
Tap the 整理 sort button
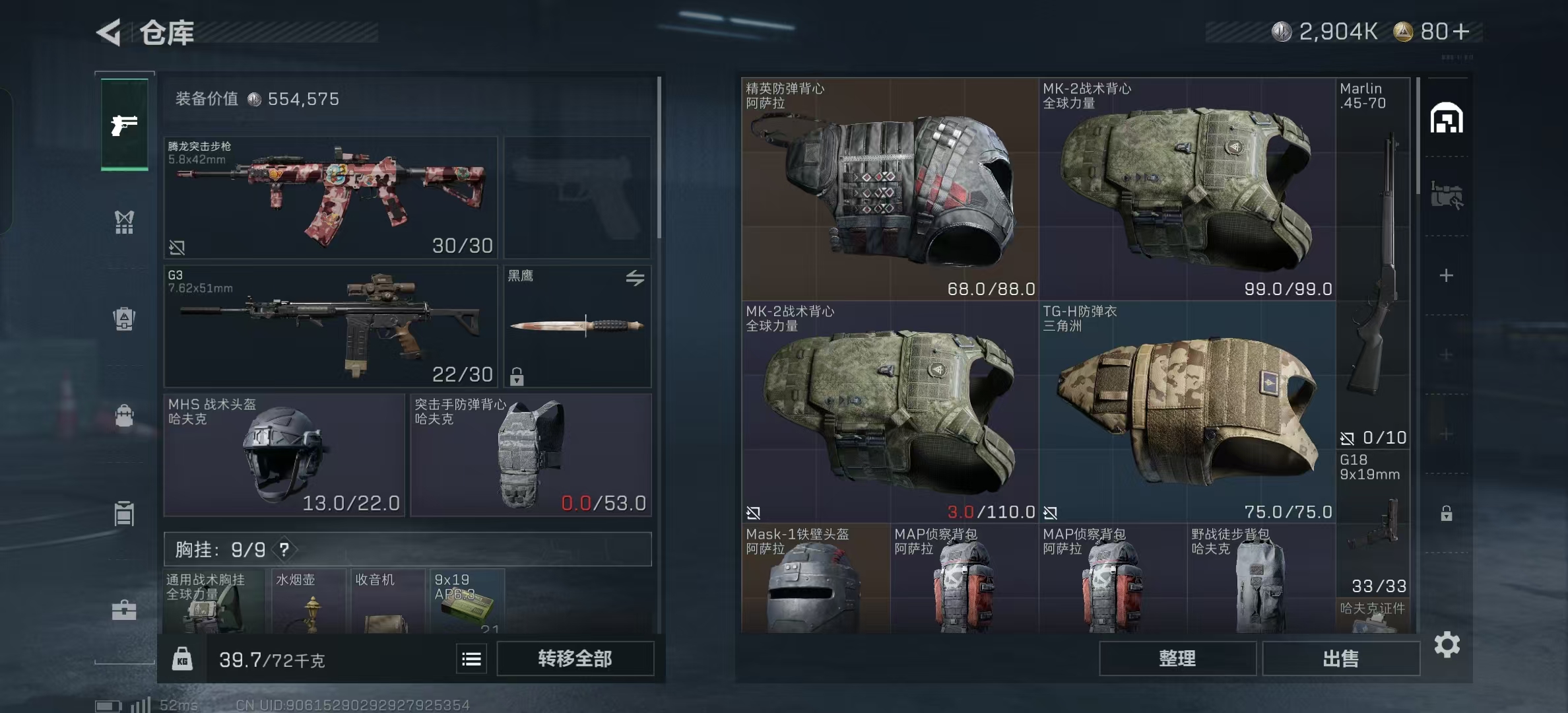tap(1177, 658)
